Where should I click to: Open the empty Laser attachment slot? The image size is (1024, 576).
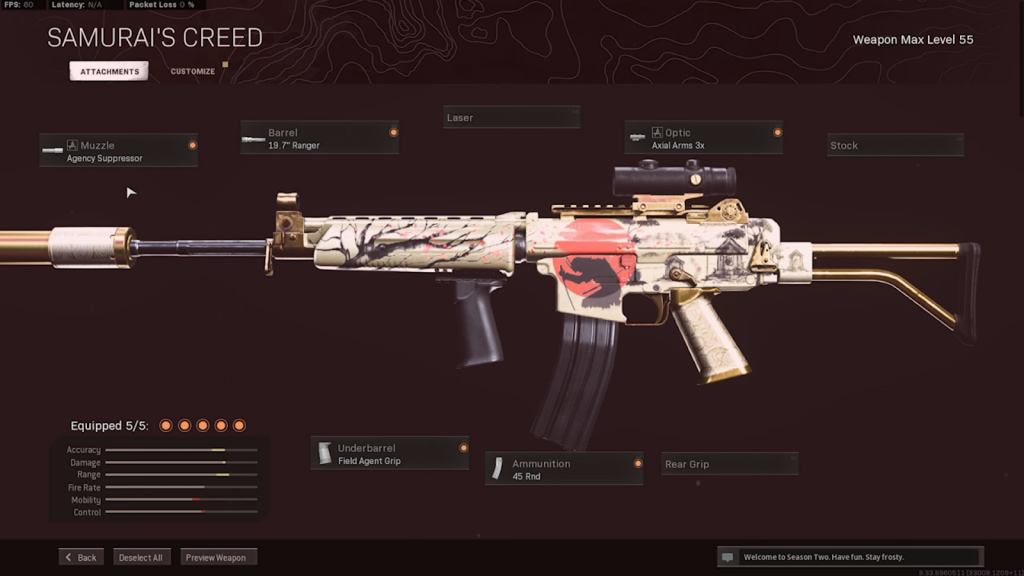511,118
